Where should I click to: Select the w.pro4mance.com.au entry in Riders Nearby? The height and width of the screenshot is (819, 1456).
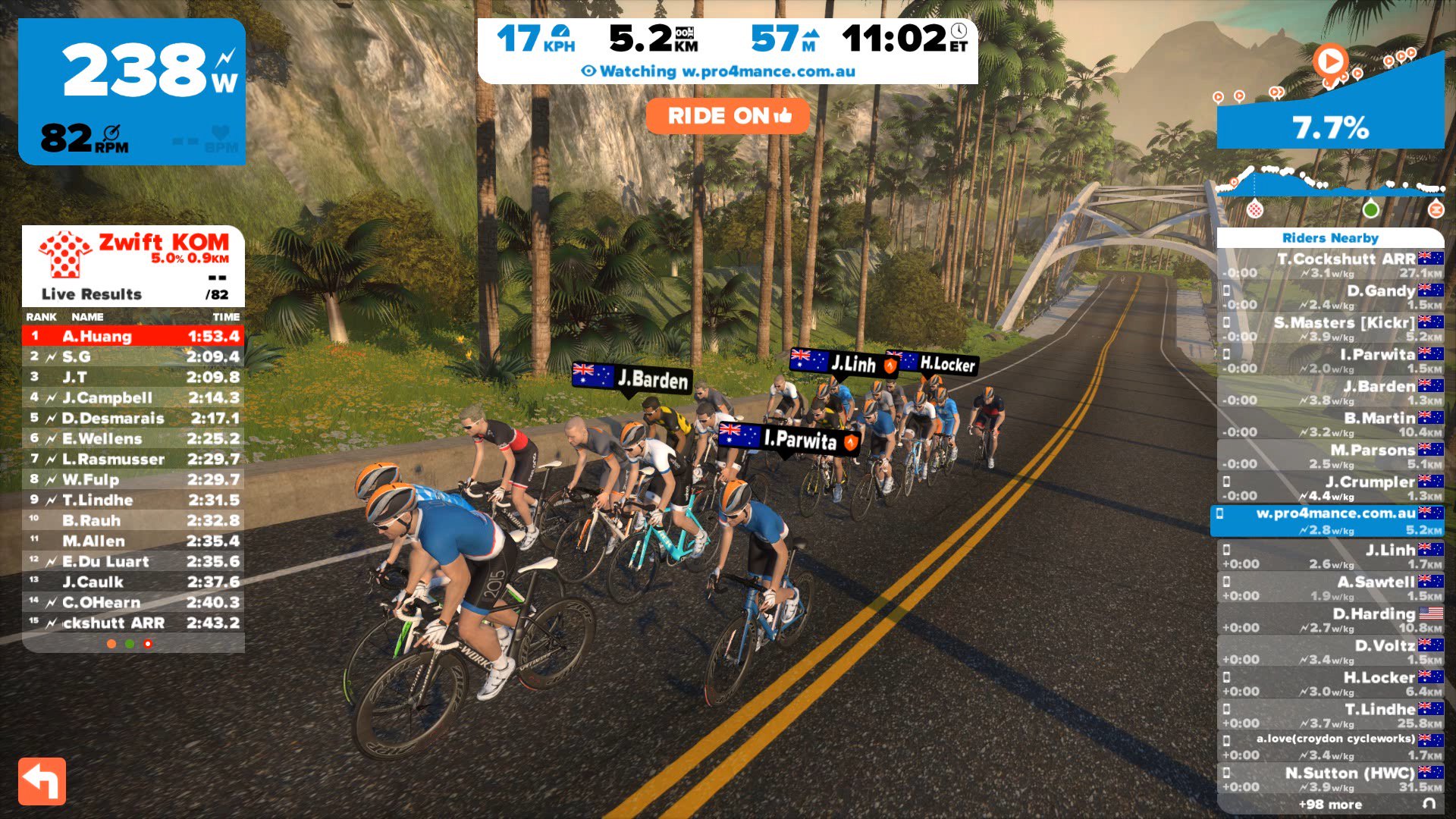tap(1335, 522)
